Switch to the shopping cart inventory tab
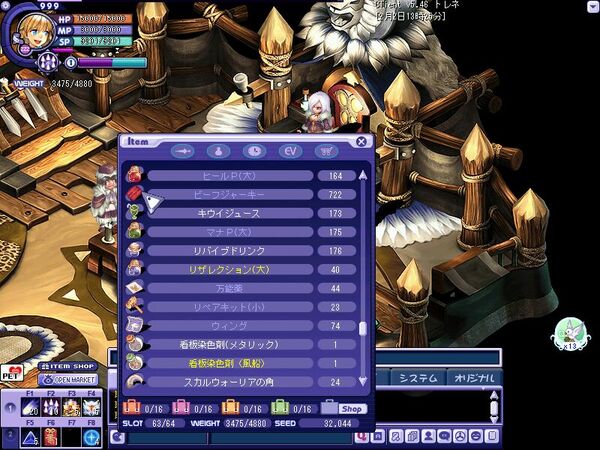Screen dimensions: 600x450 click(x=325, y=151)
